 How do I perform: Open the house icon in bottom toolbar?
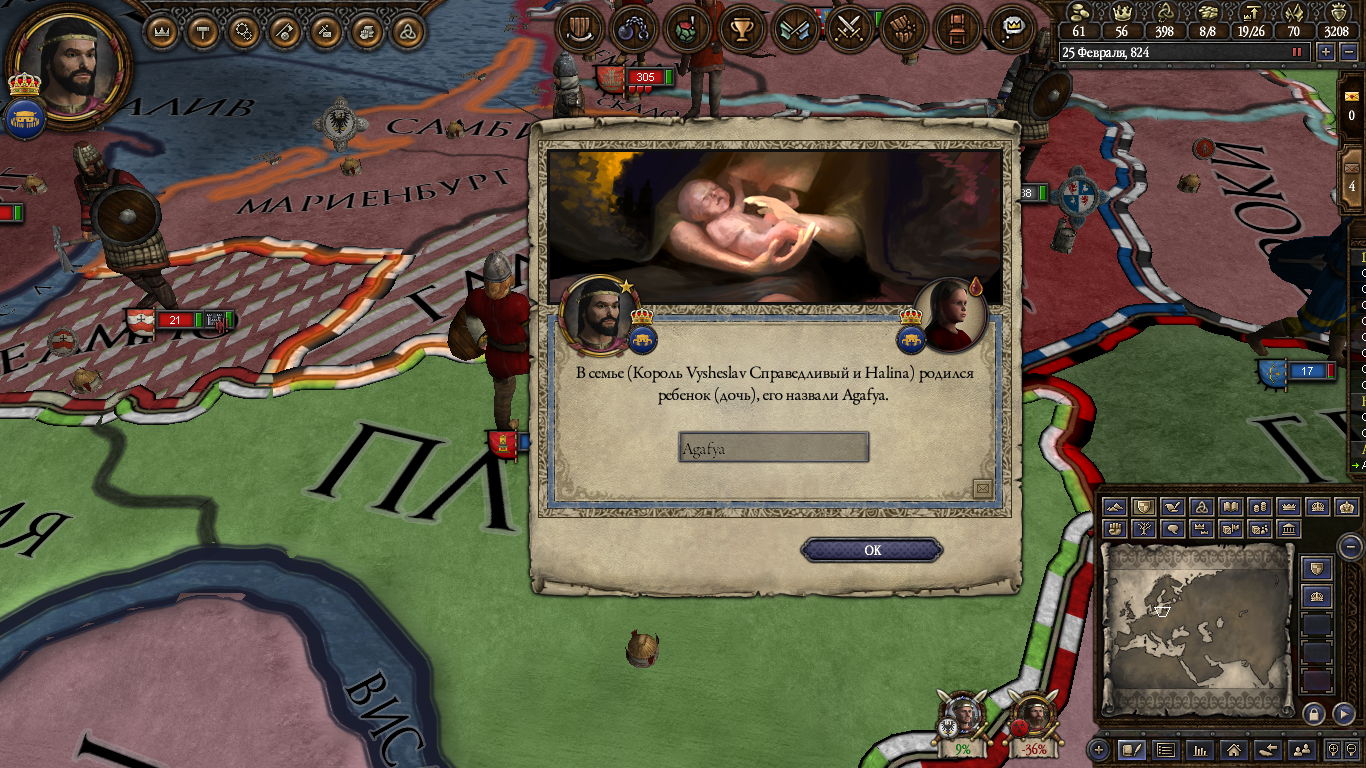click(1234, 749)
